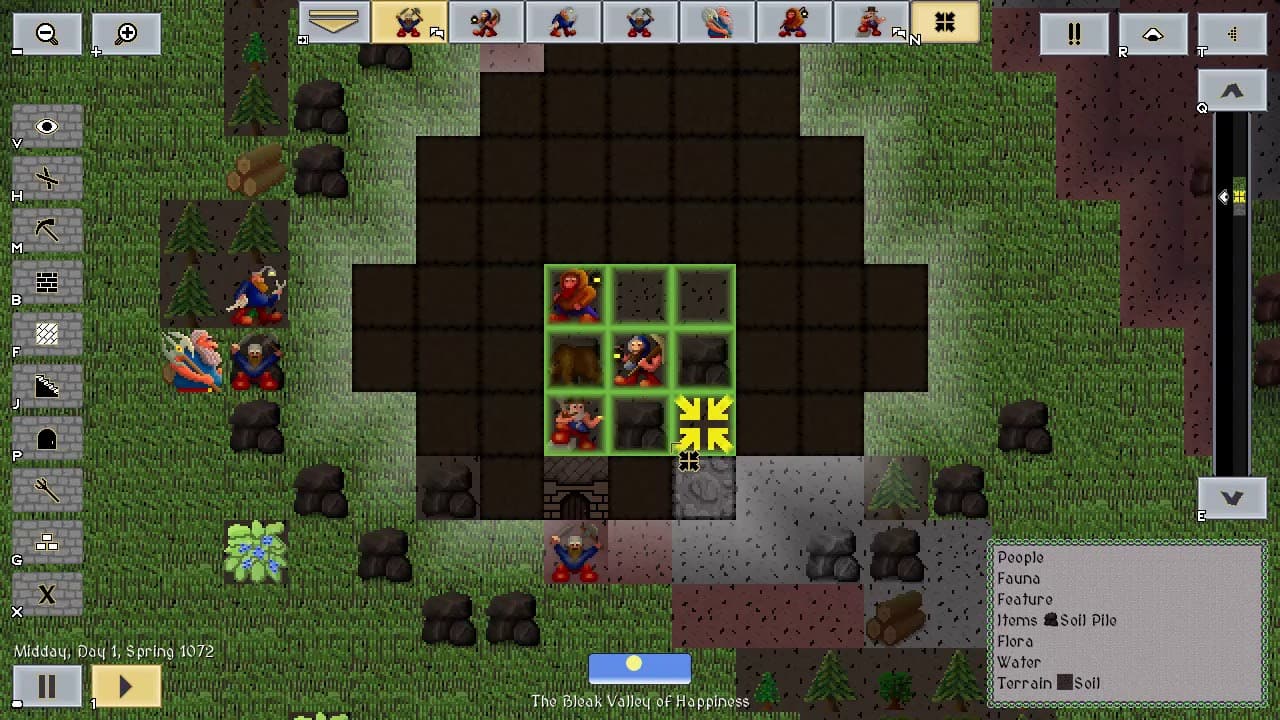Viewport: 1280px width, 720px height.
Task: Toggle the yellow converge-arrows button
Action: tap(945, 22)
